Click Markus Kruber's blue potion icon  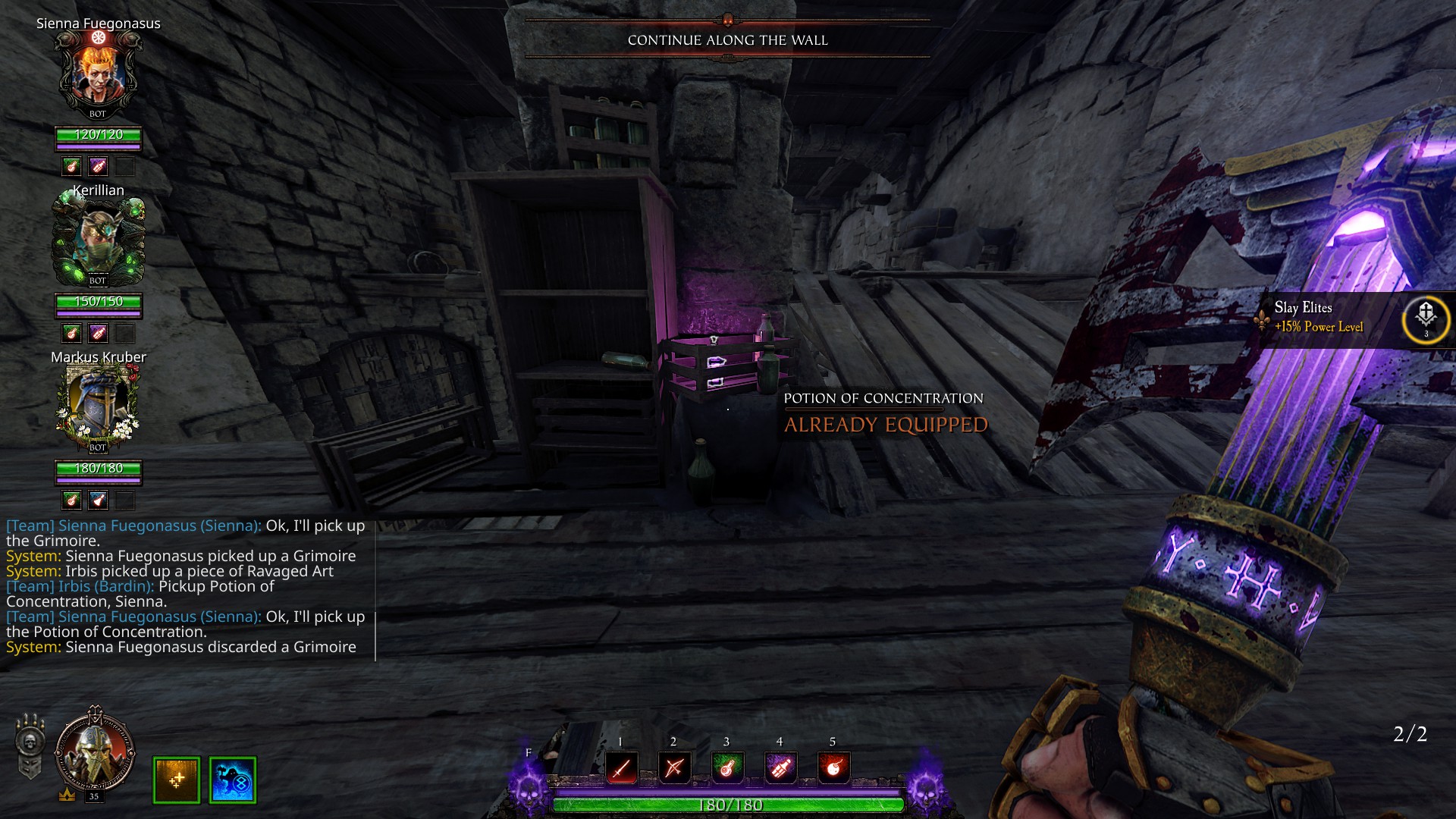point(98,500)
